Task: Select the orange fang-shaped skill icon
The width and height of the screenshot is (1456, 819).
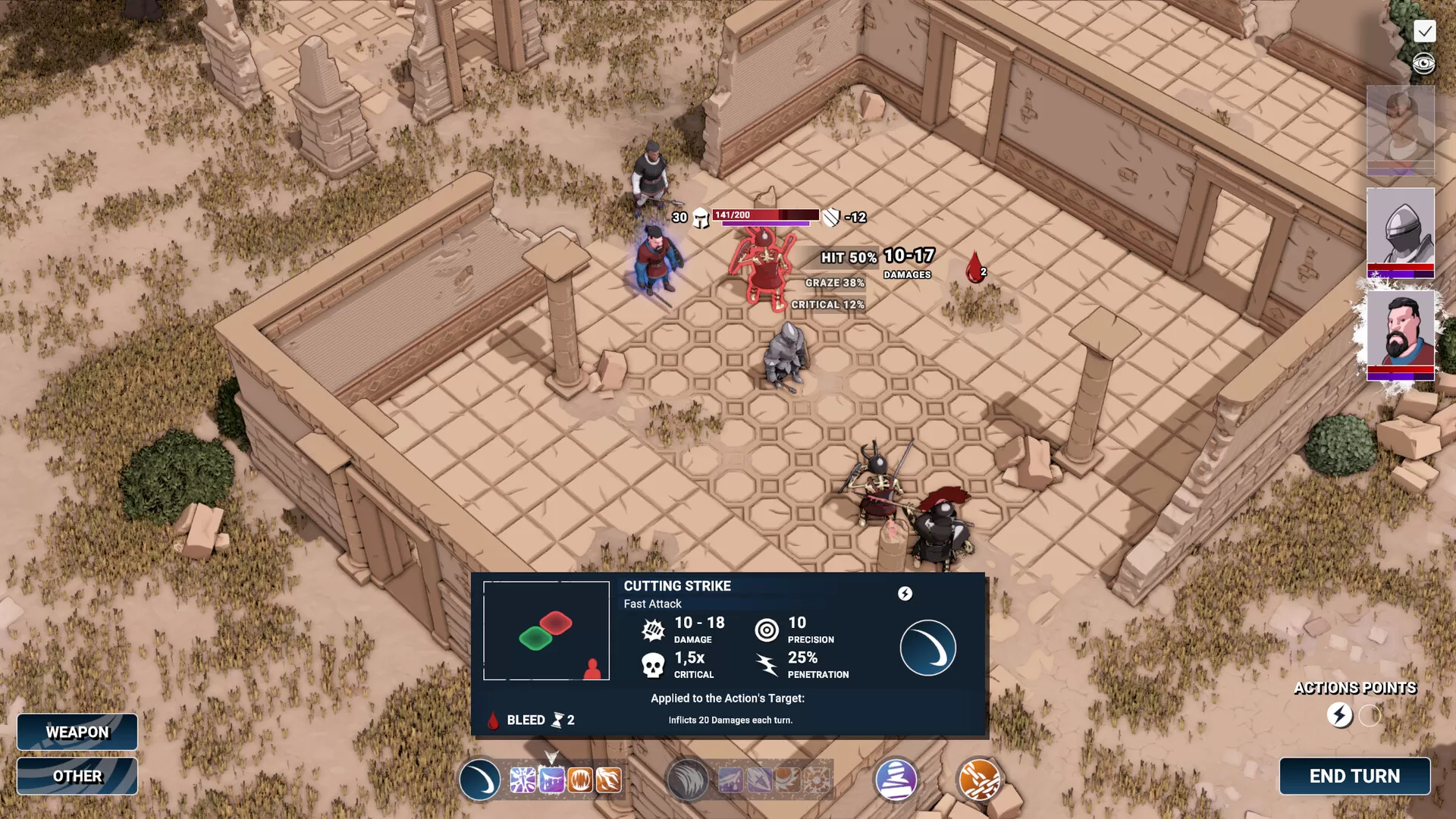Action: point(609,779)
